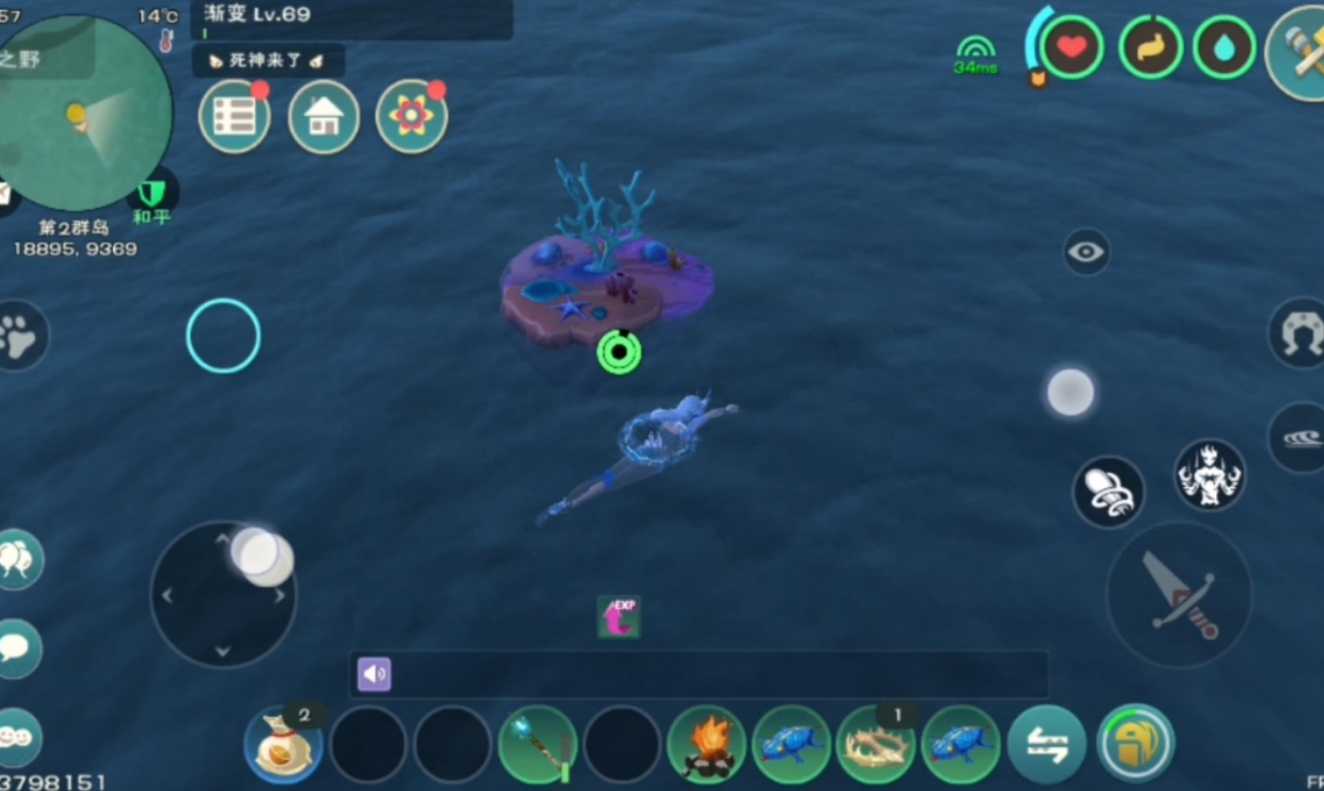
Task: Tap the horseshoe mount button
Action: point(1300,333)
